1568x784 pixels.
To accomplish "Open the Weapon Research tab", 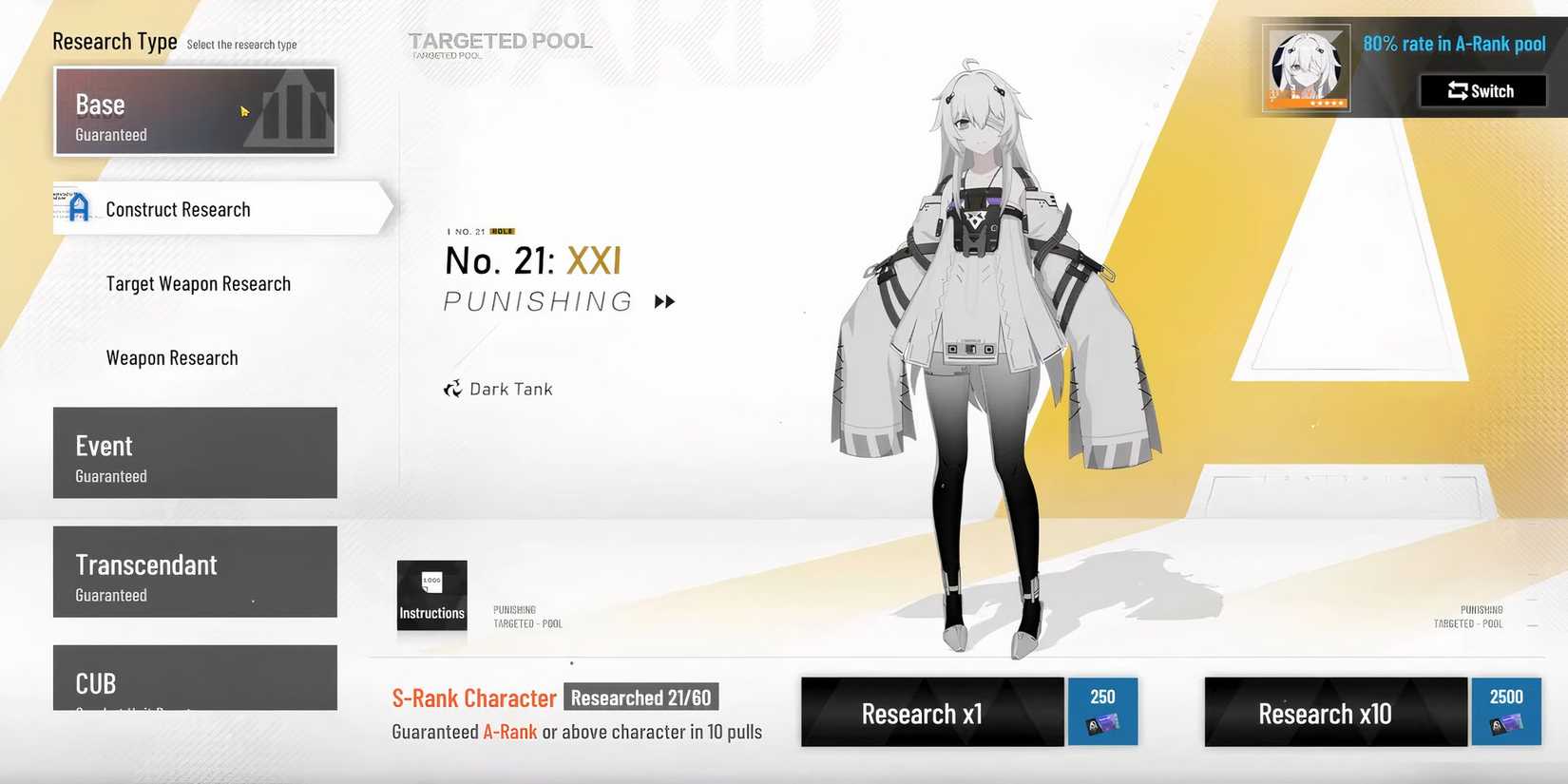I will click(x=172, y=357).
